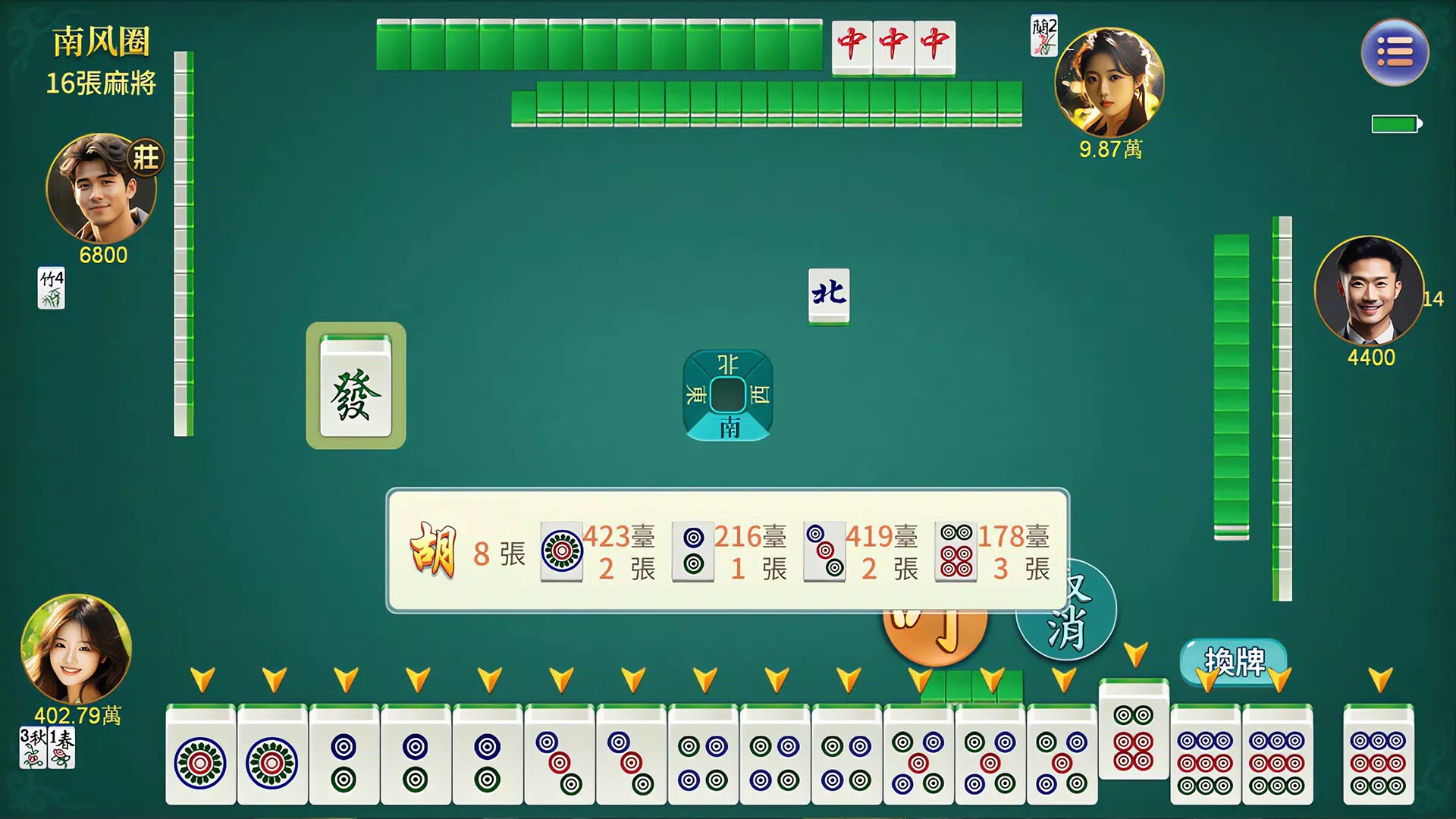
Task: Click the 北 tile in the table center
Action: (x=829, y=296)
